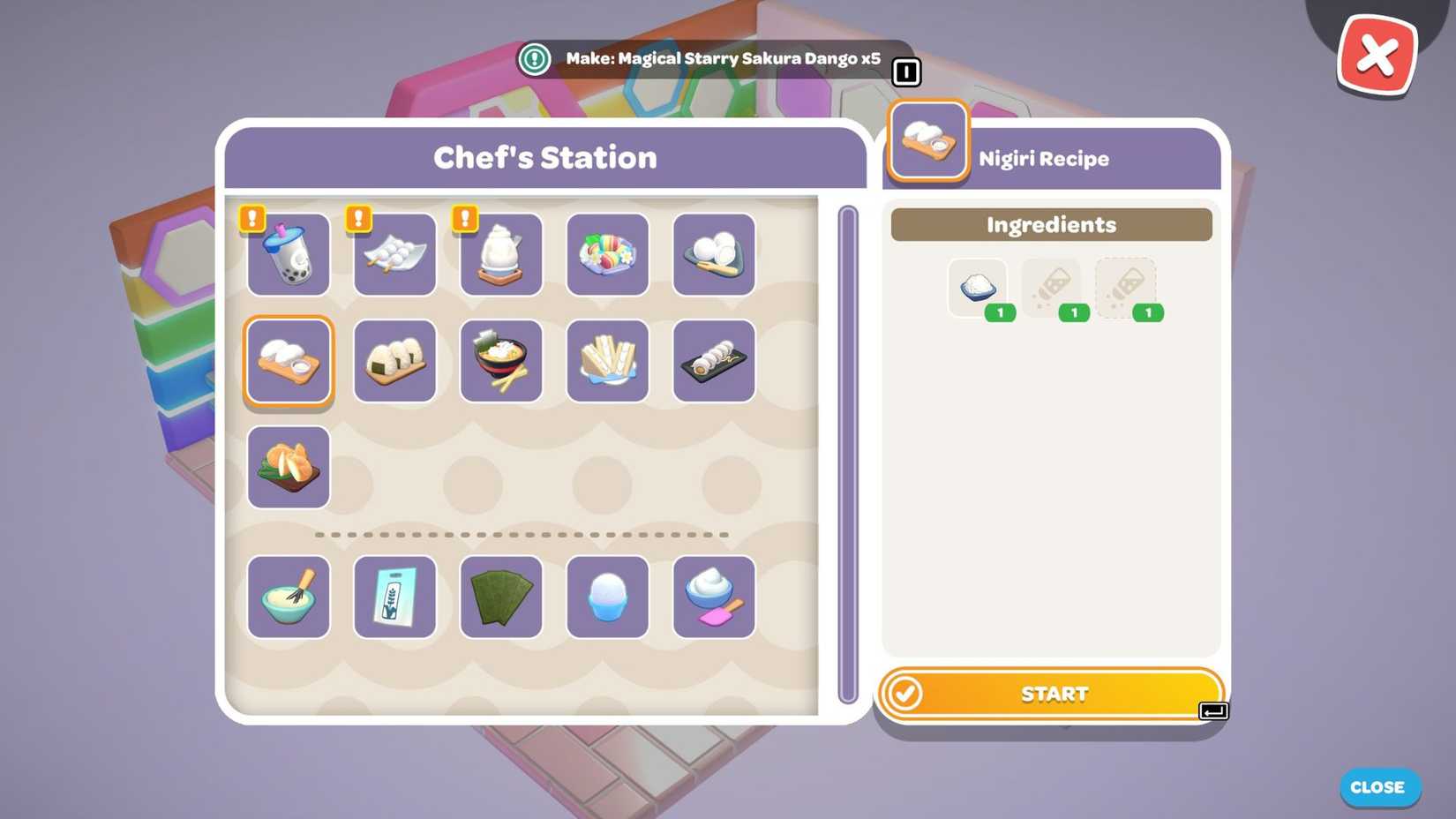Screen dimensions: 1456x819
Task: Open the salmon sashimi board recipe
Action: [288, 466]
